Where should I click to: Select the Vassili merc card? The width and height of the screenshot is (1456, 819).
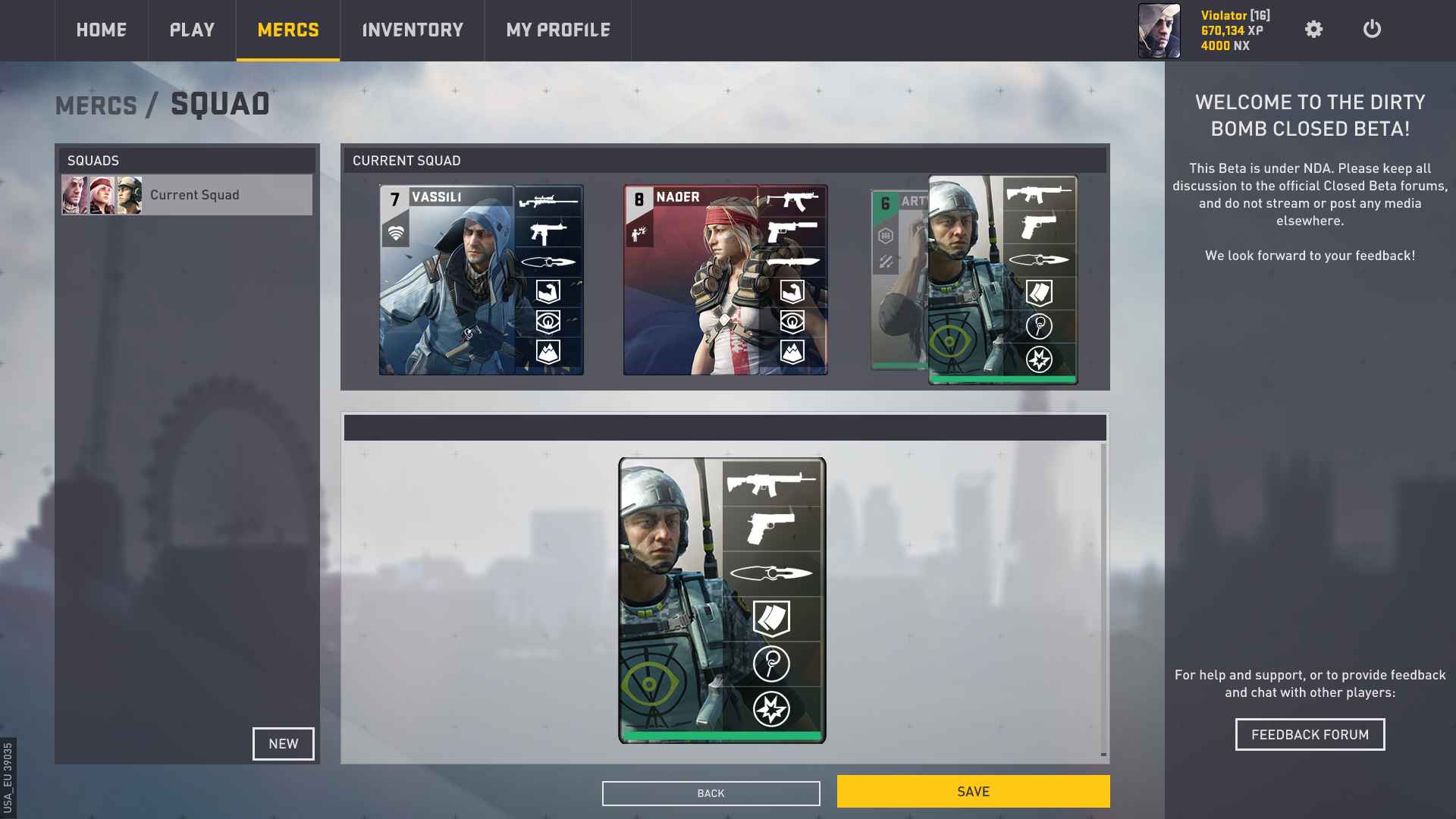[481, 280]
